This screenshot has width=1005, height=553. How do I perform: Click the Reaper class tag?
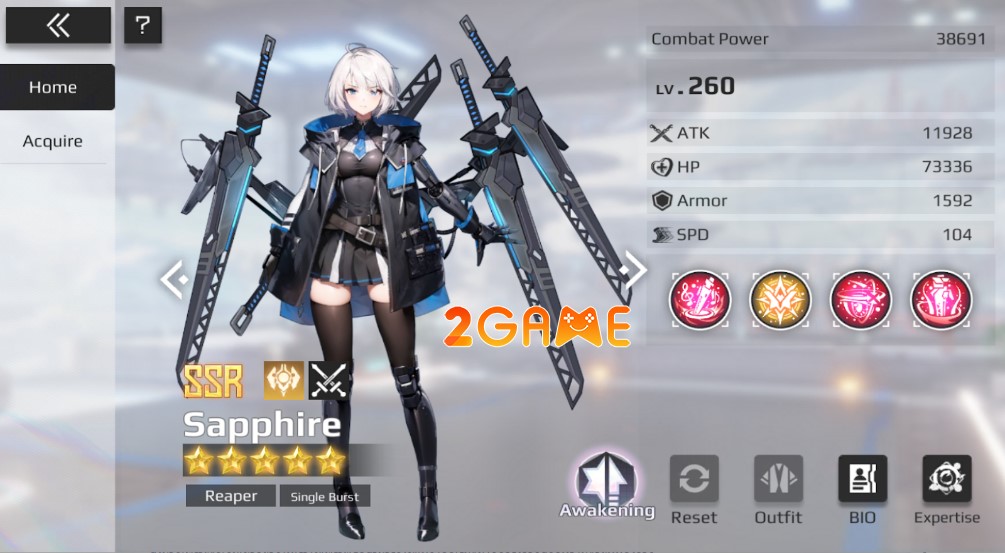tap(231, 496)
